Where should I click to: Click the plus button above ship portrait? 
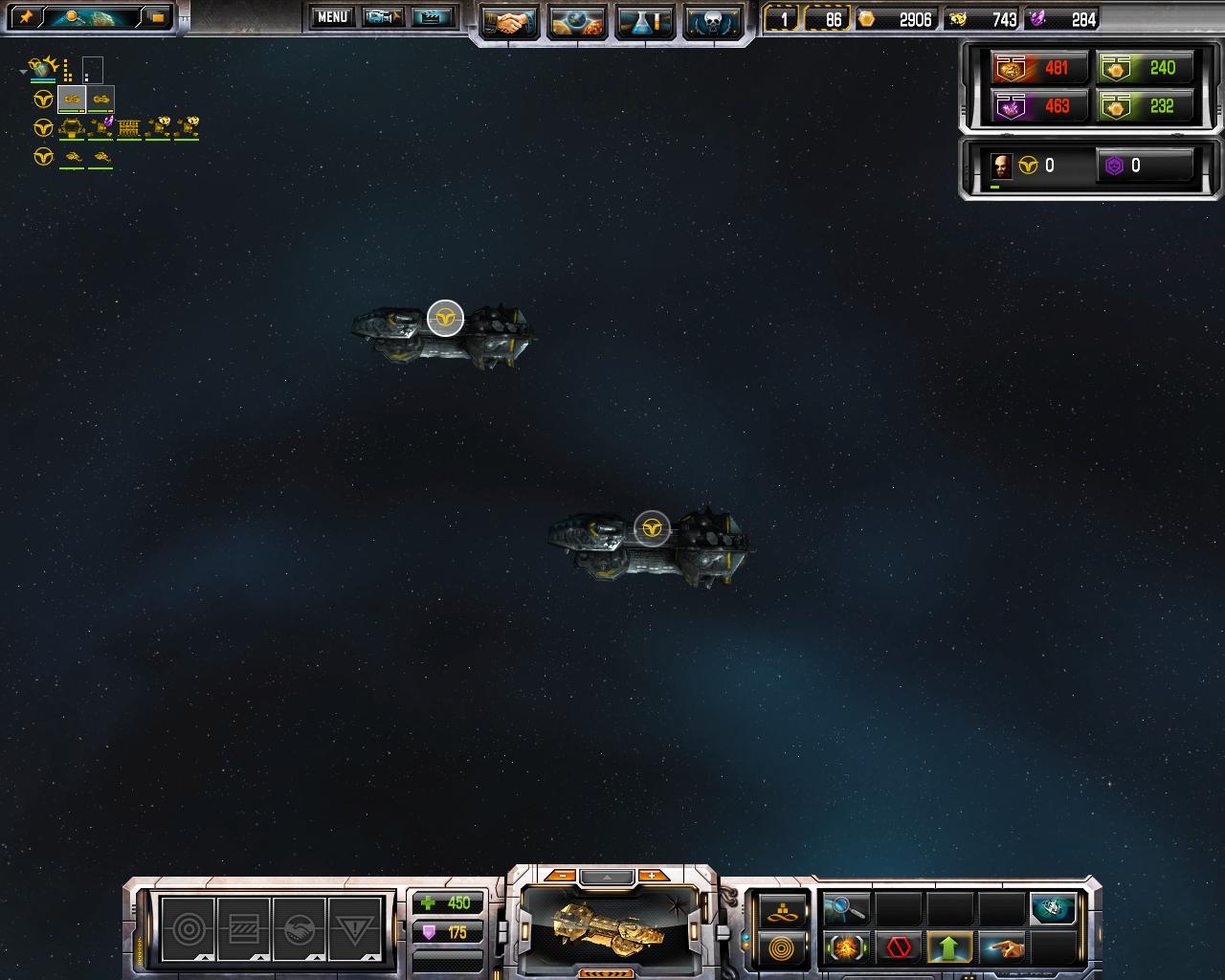(653, 876)
